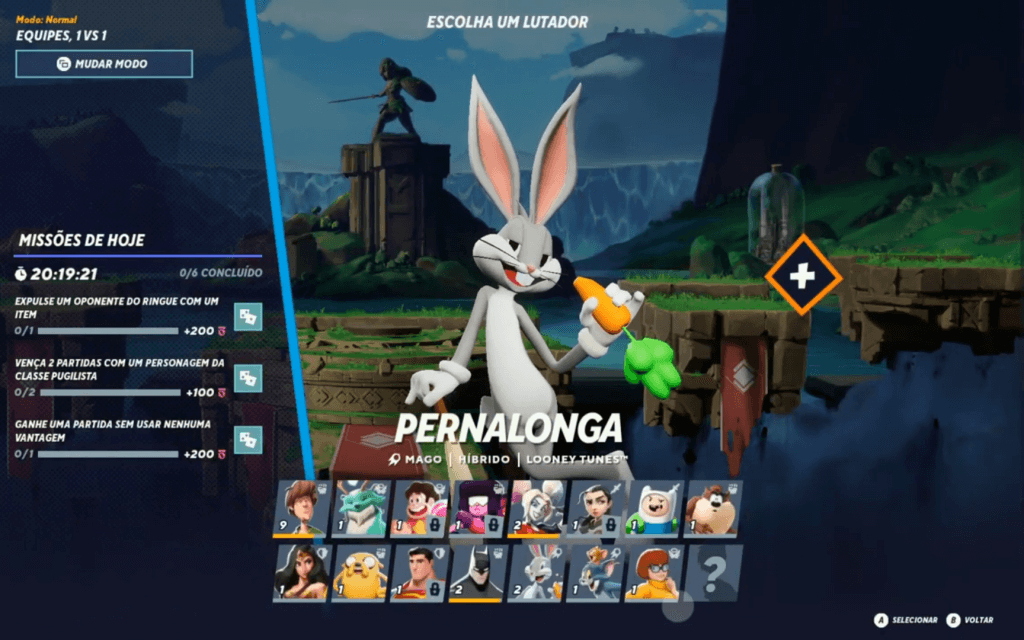Select Velma's portrait
The height and width of the screenshot is (640, 1024).
click(654, 573)
